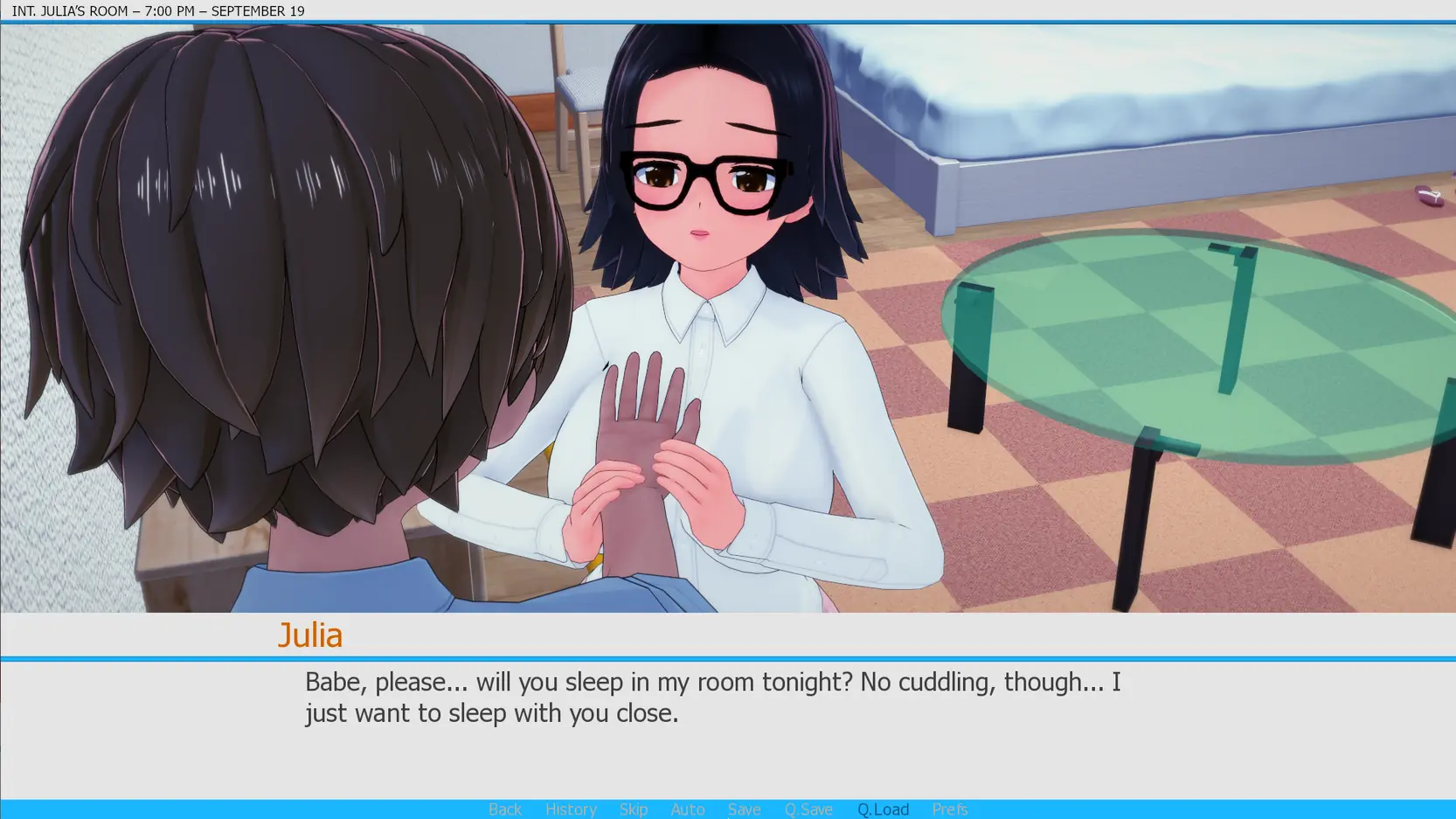
Task: Open the Prefs settings menu
Action: (x=950, y=809)
